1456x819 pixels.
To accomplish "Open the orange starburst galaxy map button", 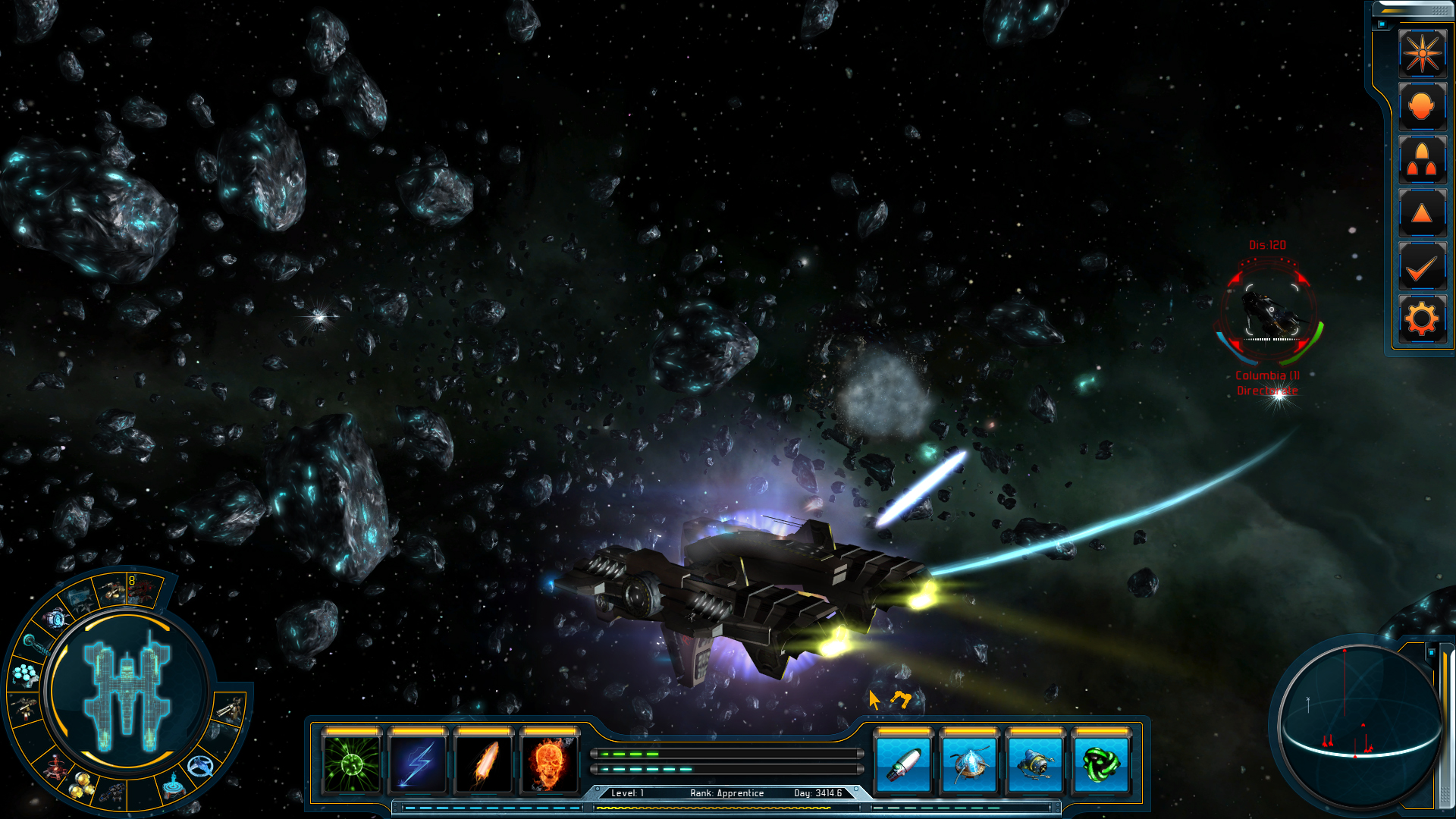I will pyautogui.click(x=1422, y=54).
